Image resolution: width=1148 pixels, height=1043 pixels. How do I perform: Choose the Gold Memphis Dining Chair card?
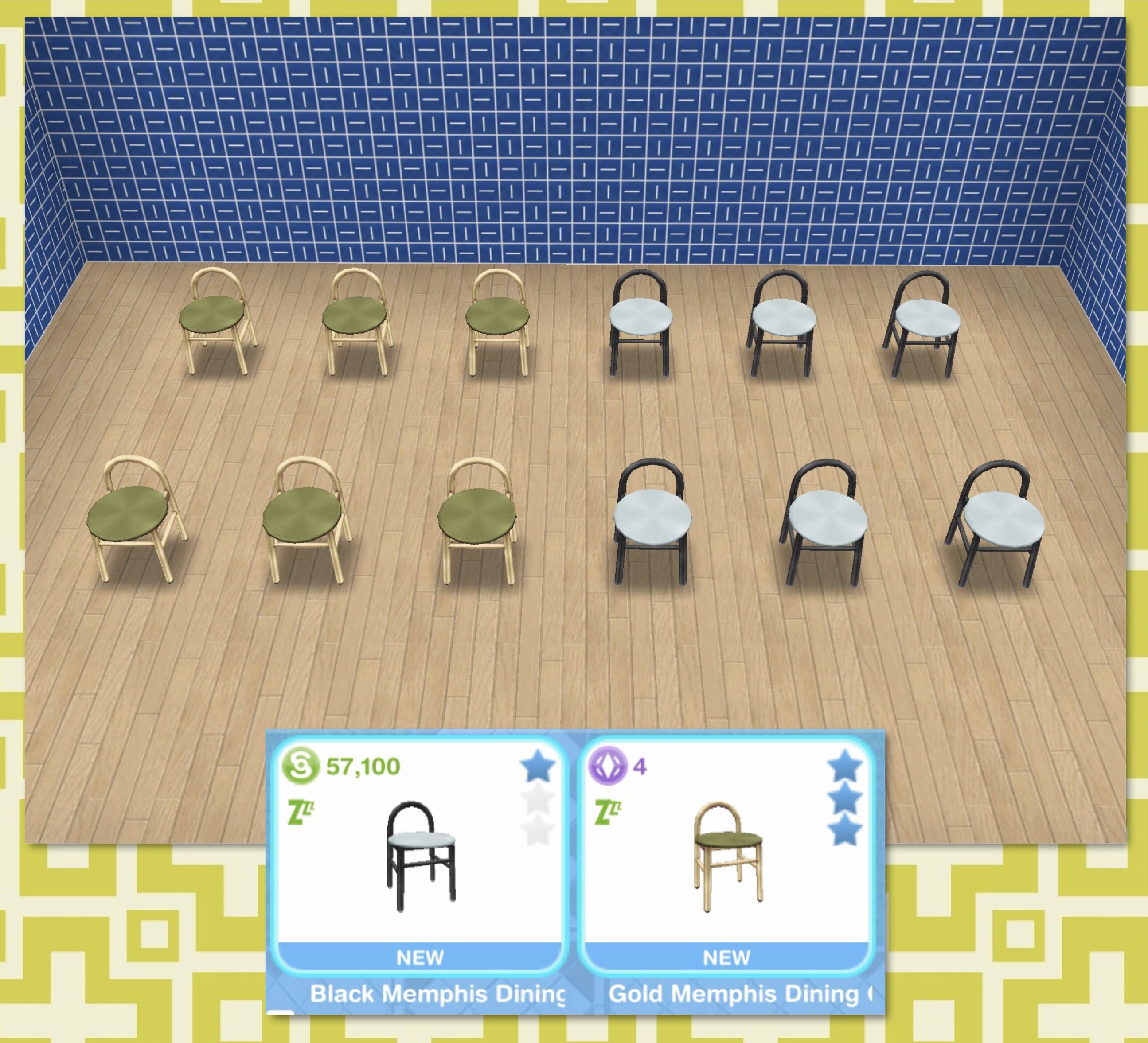[727, 855]
